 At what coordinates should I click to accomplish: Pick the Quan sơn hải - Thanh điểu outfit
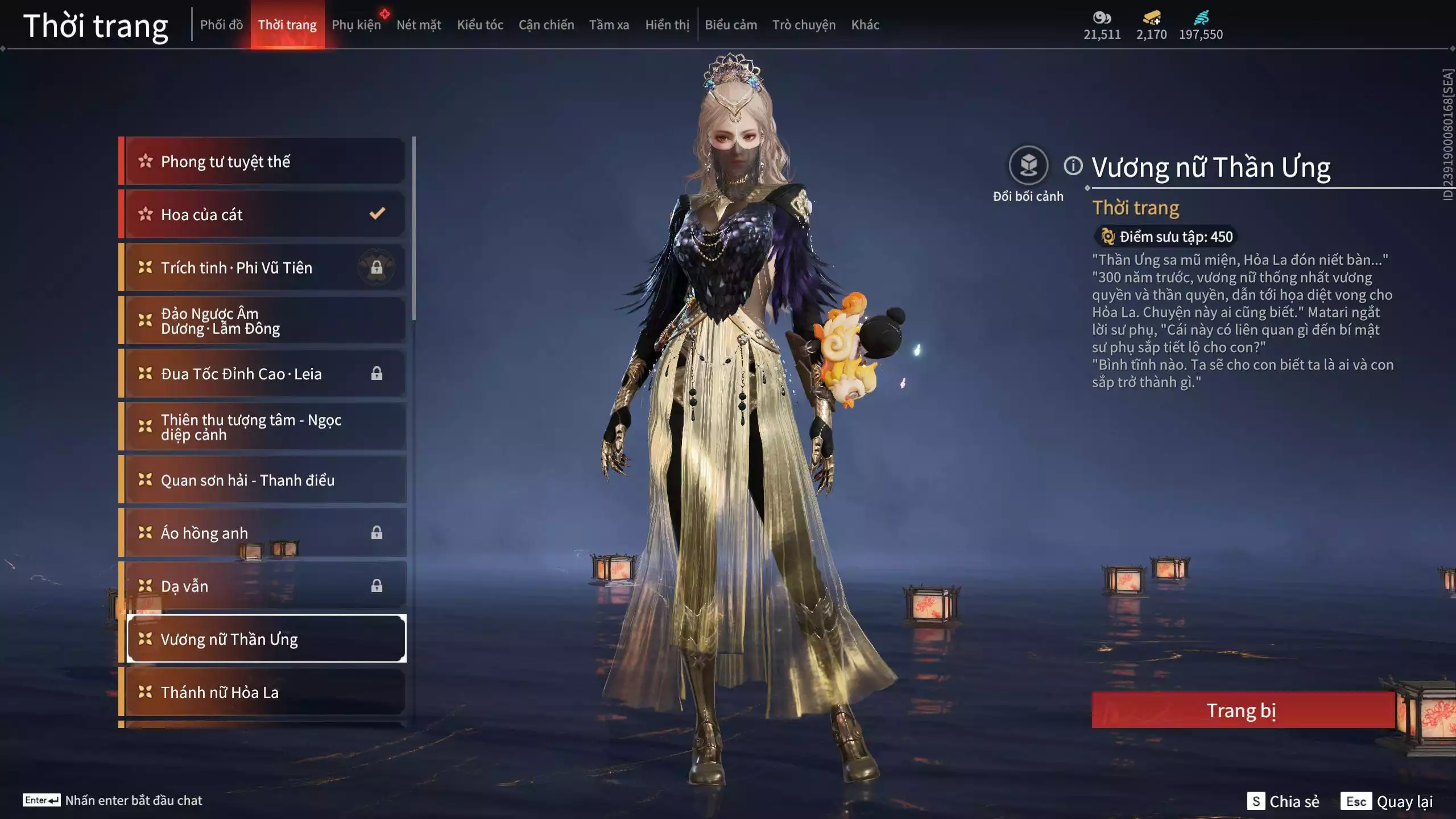point(265,480)
